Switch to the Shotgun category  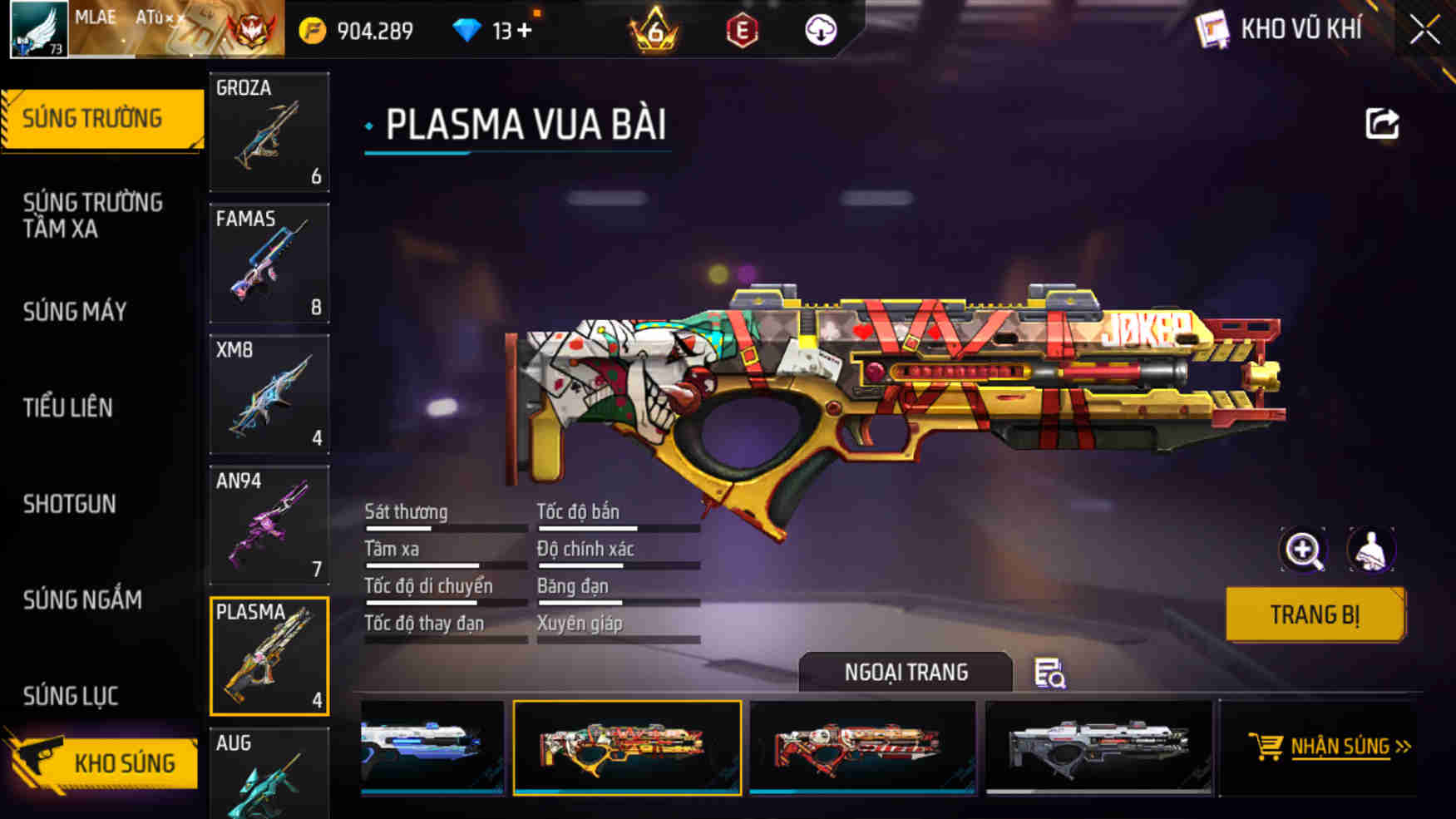(x=71, y=505)
